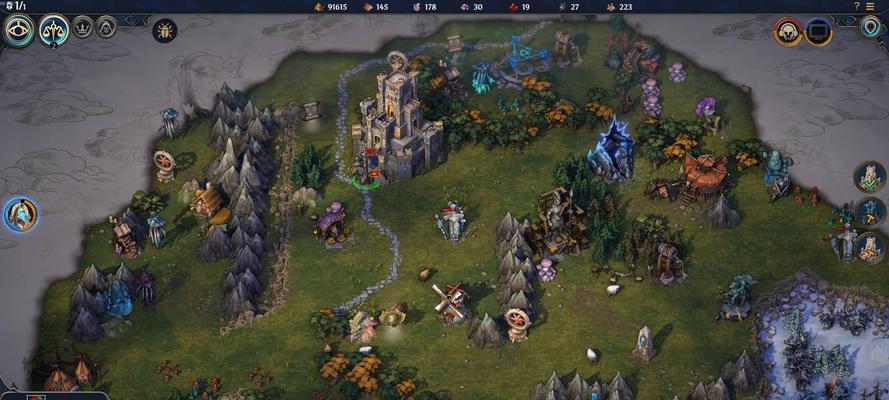The image size is (889, 400).
Task: Select the monitor screen AI player portrait
Action: [x=819, y=32]
